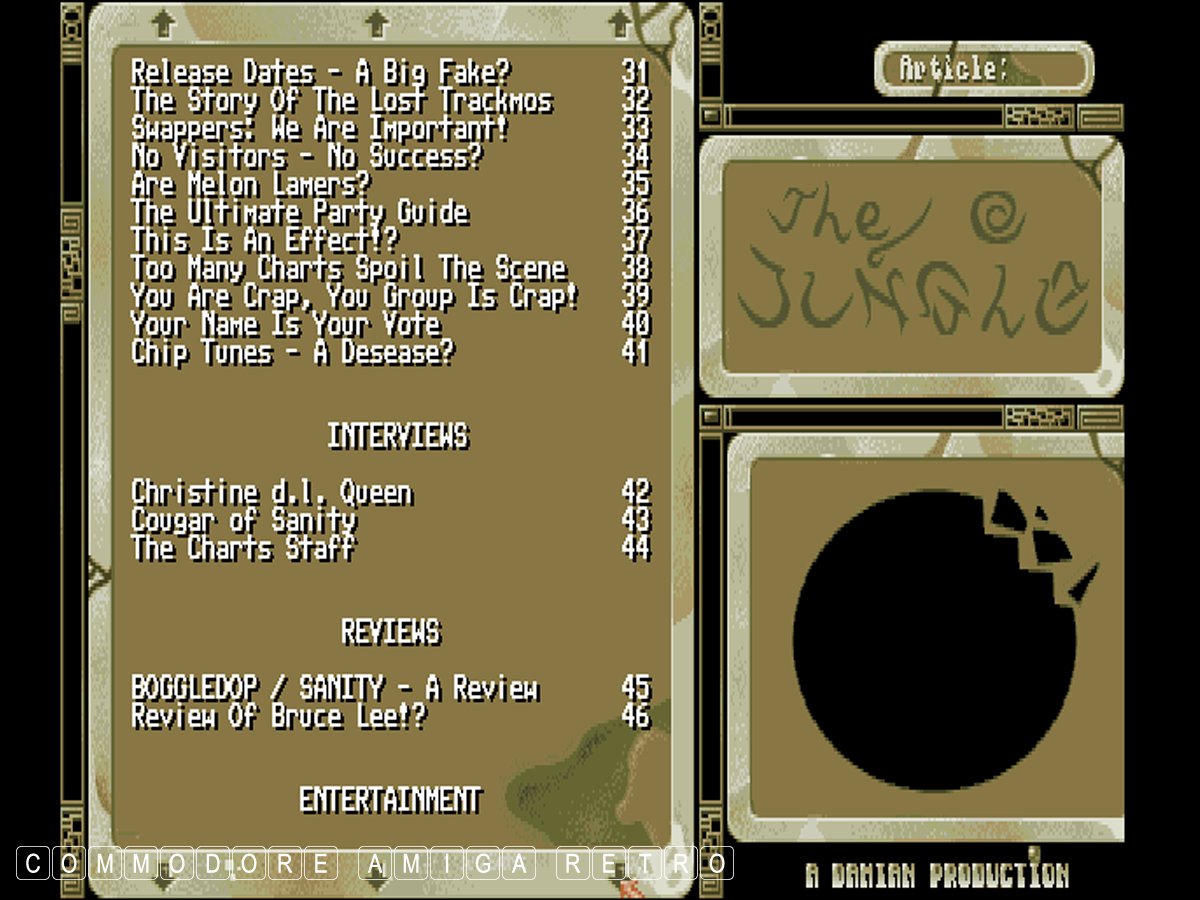Choose the 'Are Melon Lamers?' article
The image size is (1200, 900).
click(x=250, y=184)
